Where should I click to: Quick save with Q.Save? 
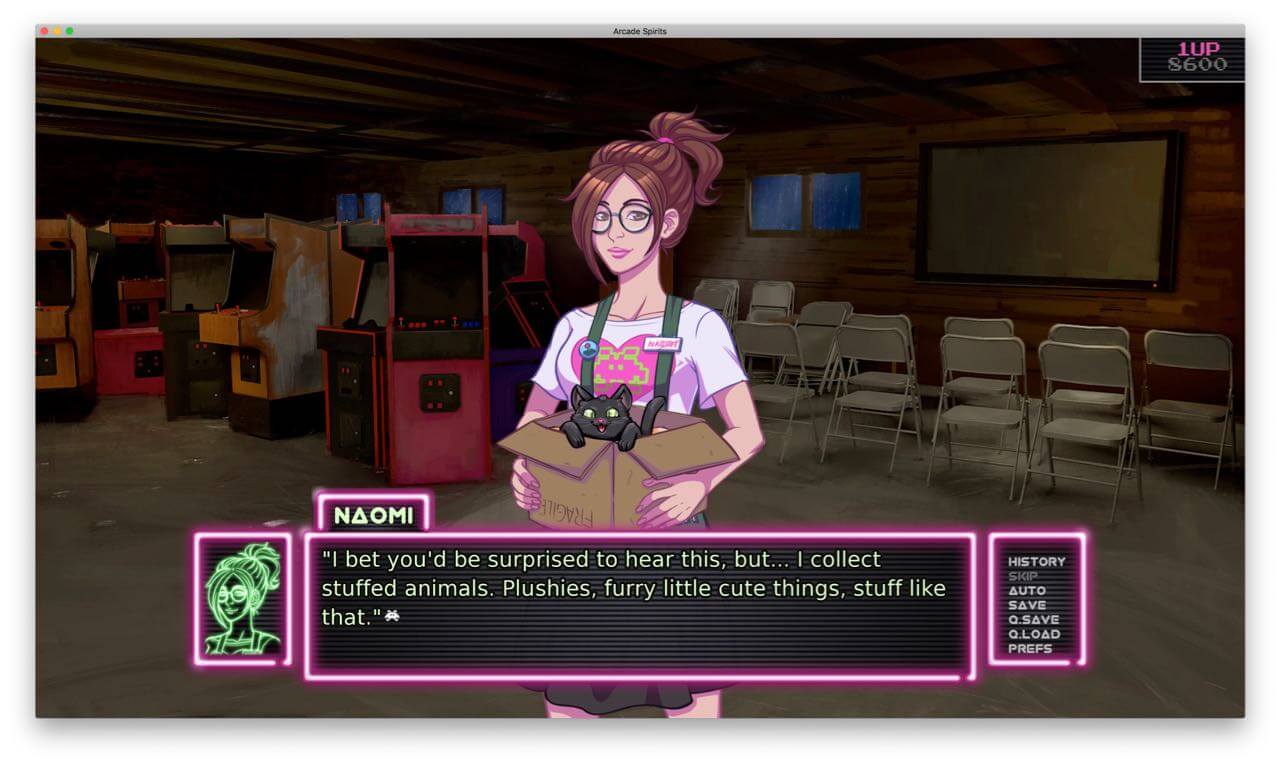1033,620
